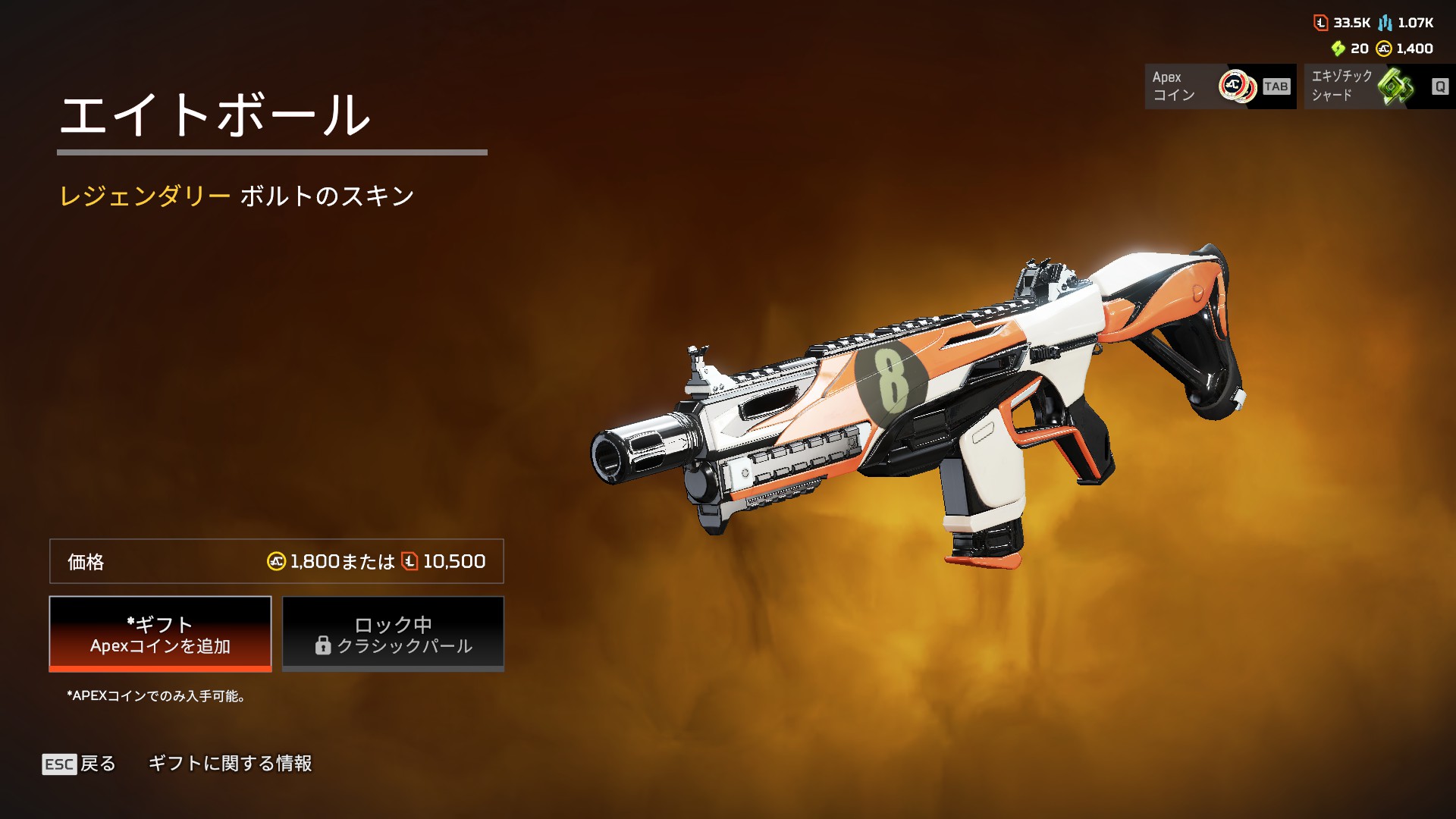Click the ギフト Apexコインを追加 button

(x=160, y=634)
